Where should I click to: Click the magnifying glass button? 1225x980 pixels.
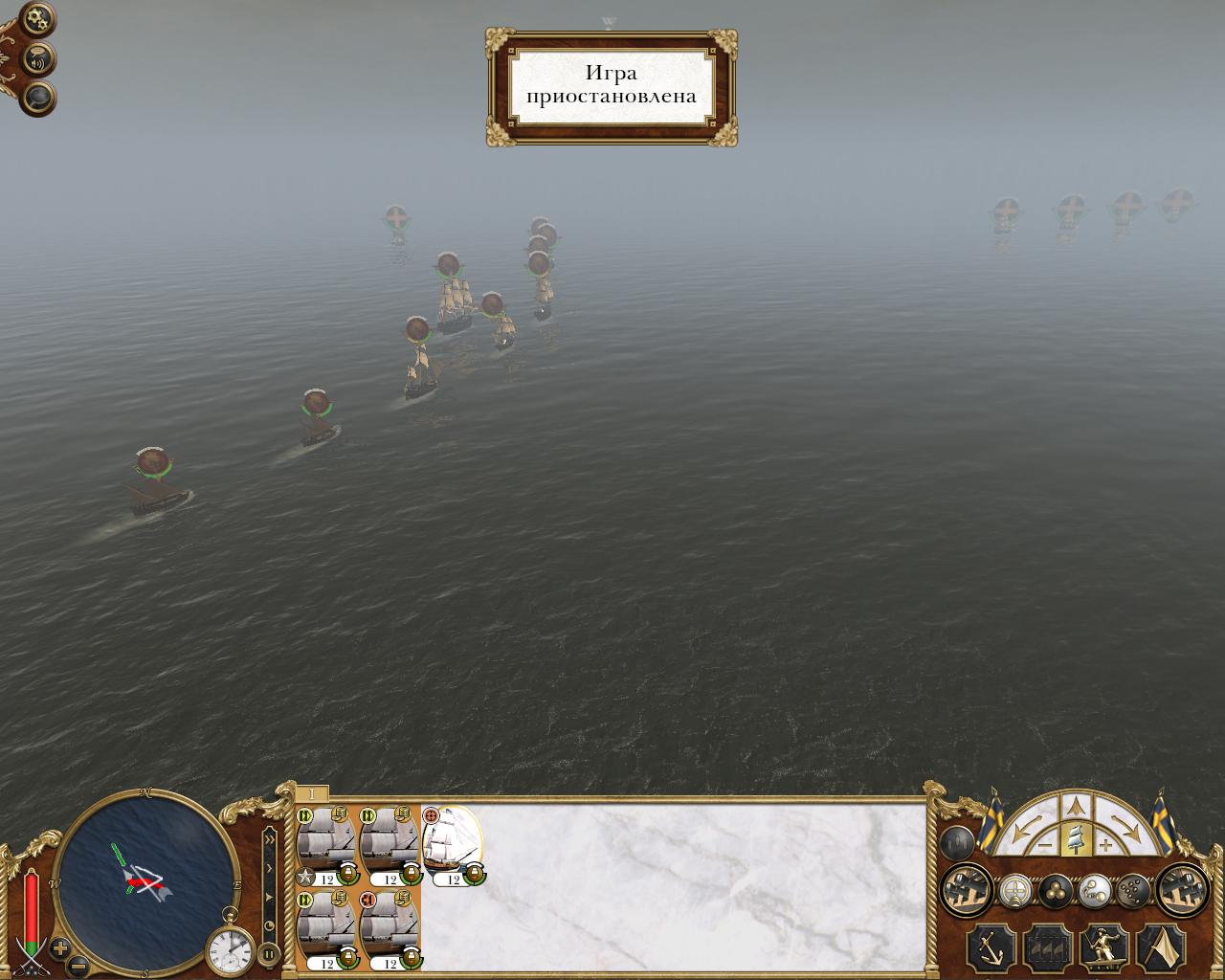(38, 98)
